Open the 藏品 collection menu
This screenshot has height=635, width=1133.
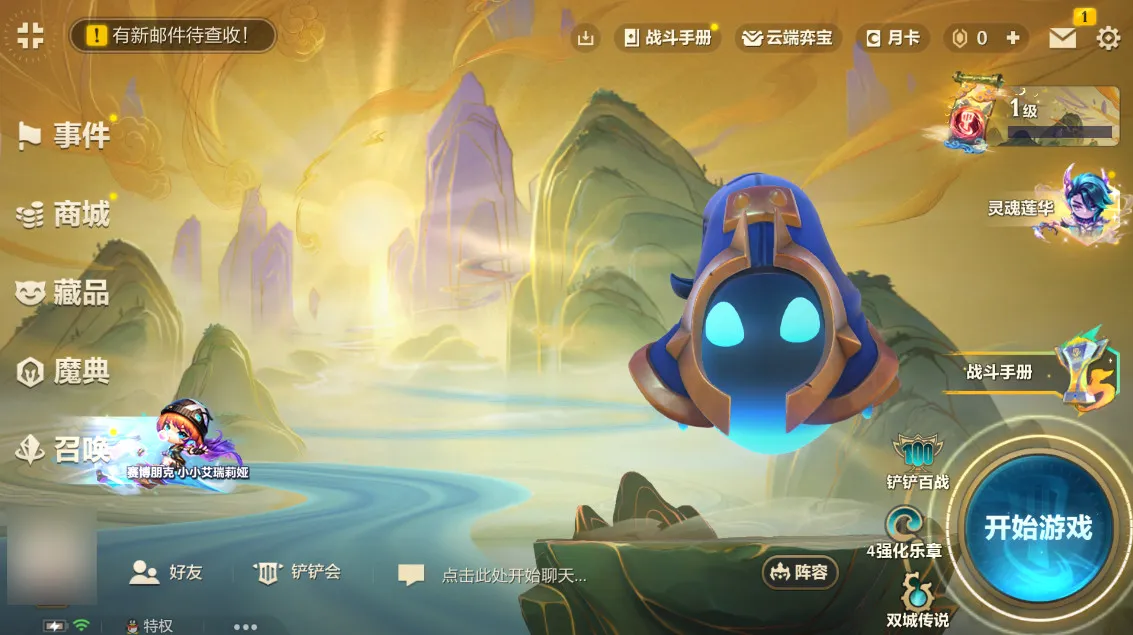tap(65, 292)
